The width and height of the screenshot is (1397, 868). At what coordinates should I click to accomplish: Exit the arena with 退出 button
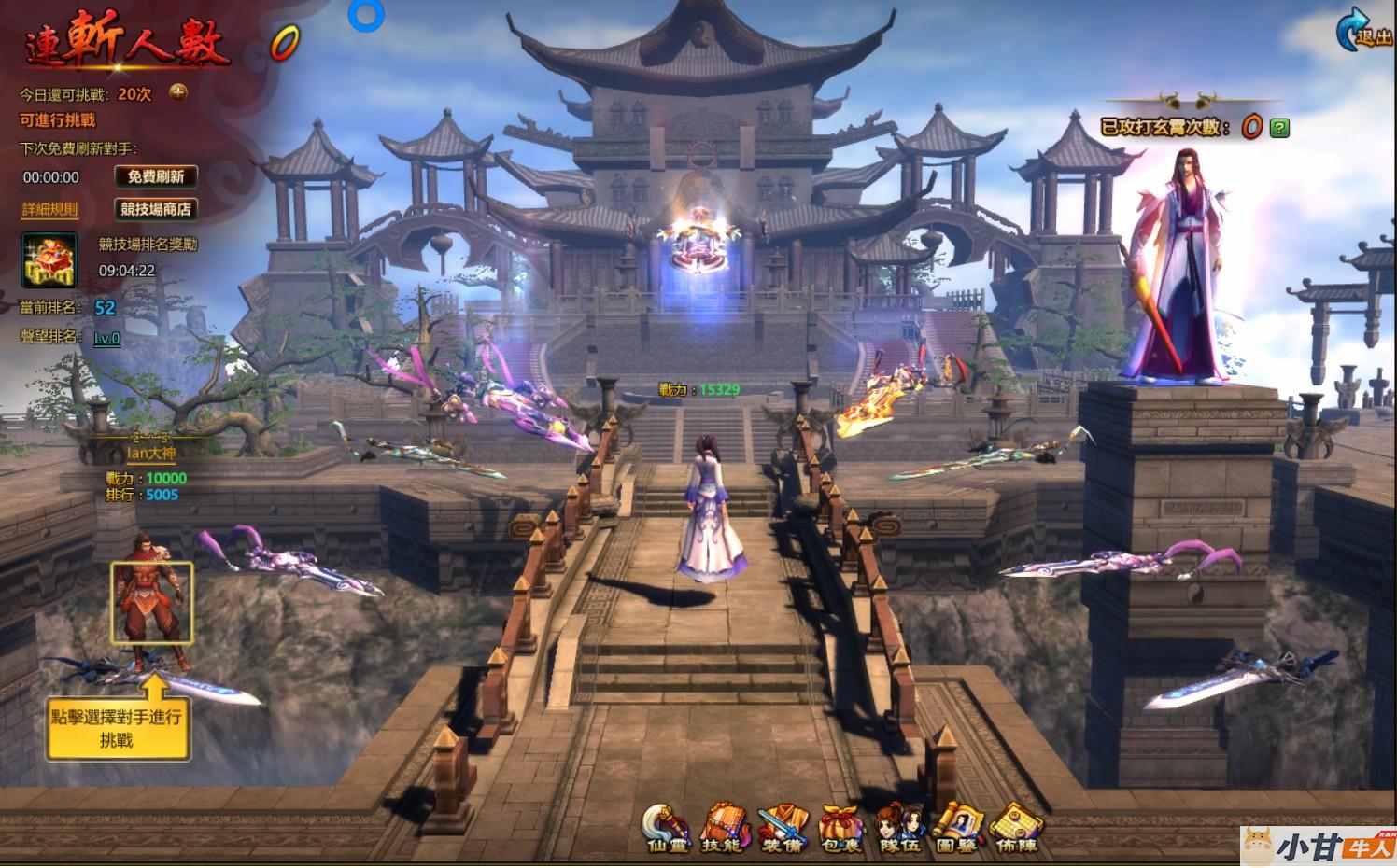click(1364, 31)
